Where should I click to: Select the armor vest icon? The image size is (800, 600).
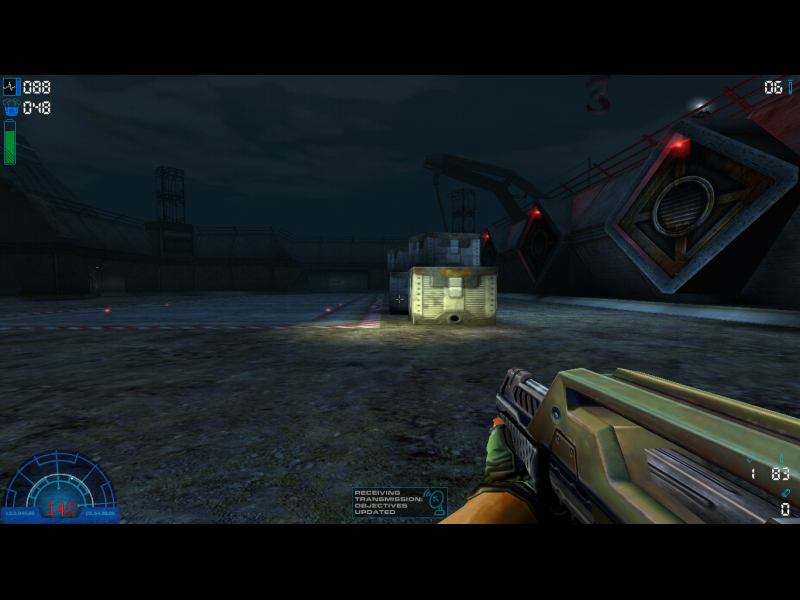click(11, 108)
